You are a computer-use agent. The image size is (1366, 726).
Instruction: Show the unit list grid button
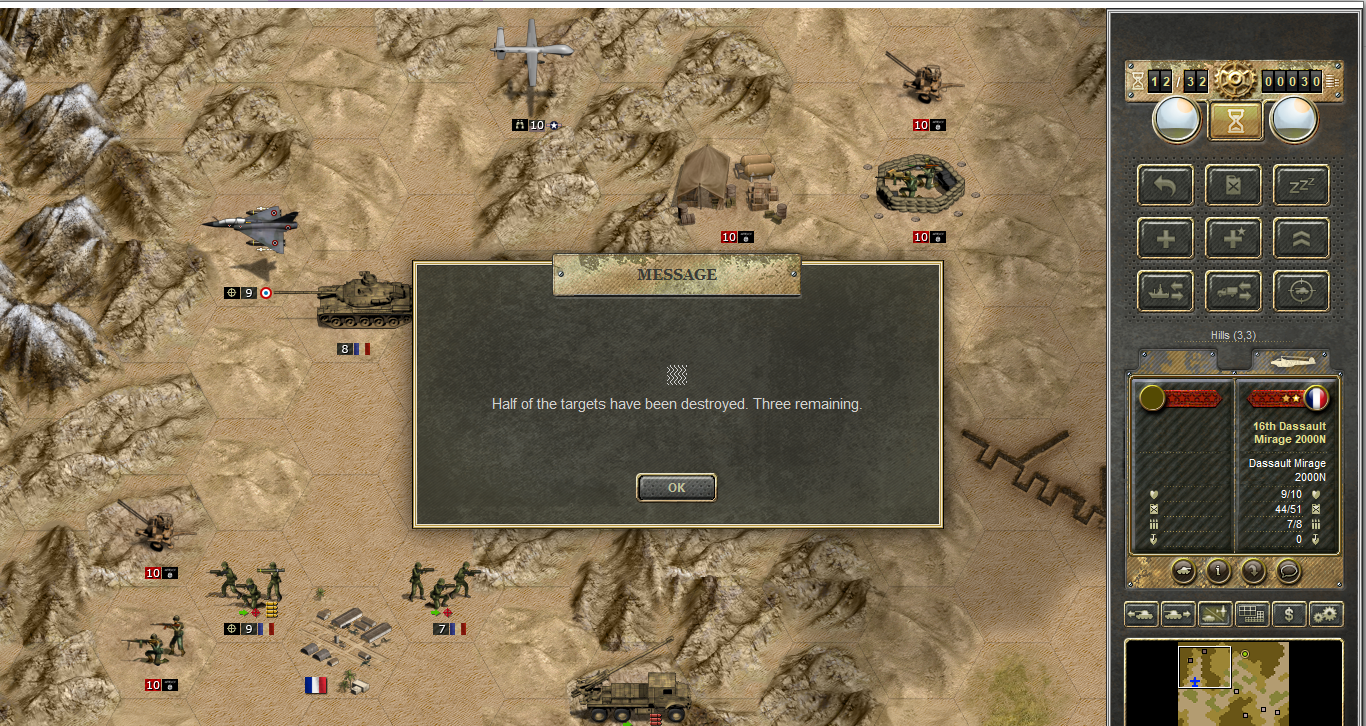1252,614
